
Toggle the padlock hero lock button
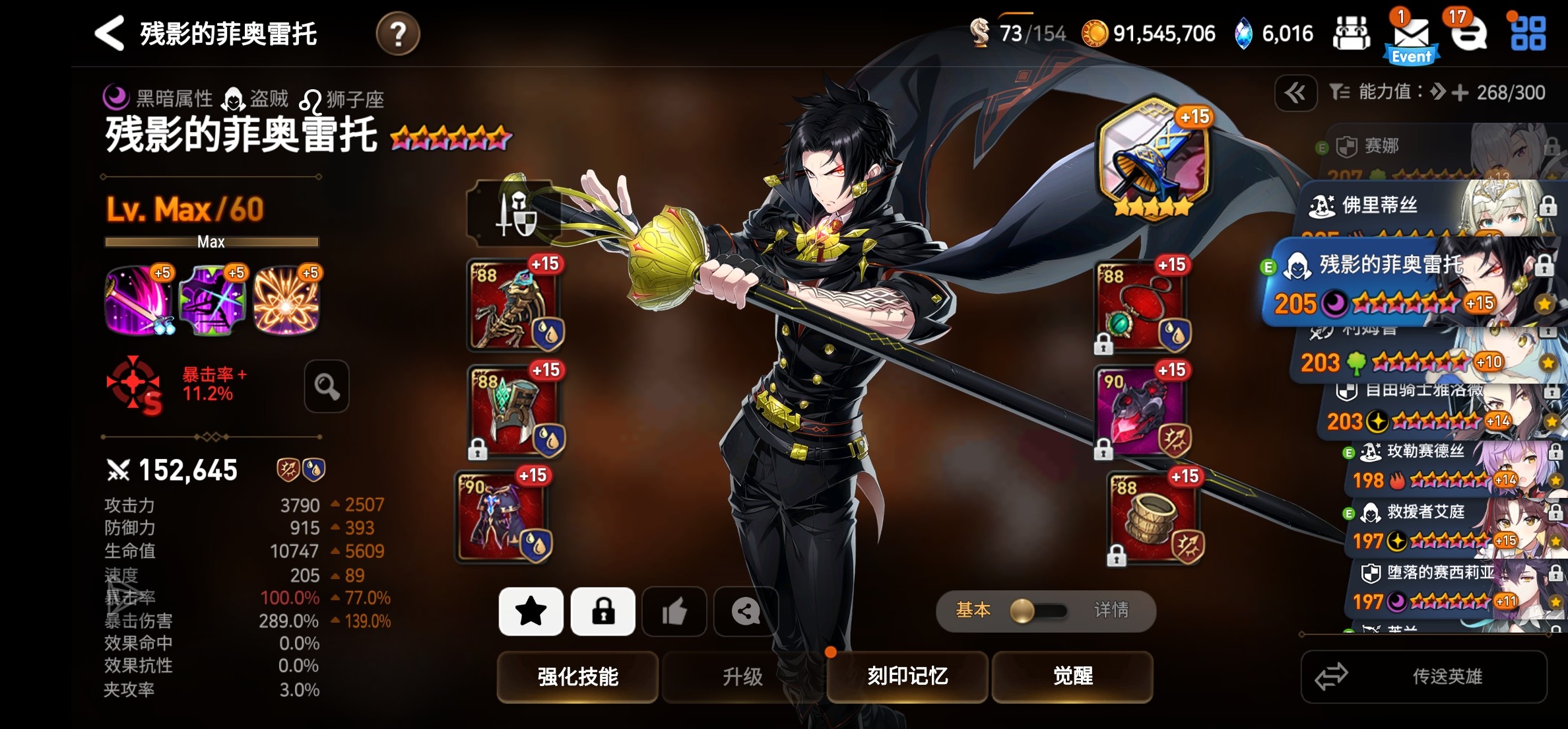tap(603, 611)
